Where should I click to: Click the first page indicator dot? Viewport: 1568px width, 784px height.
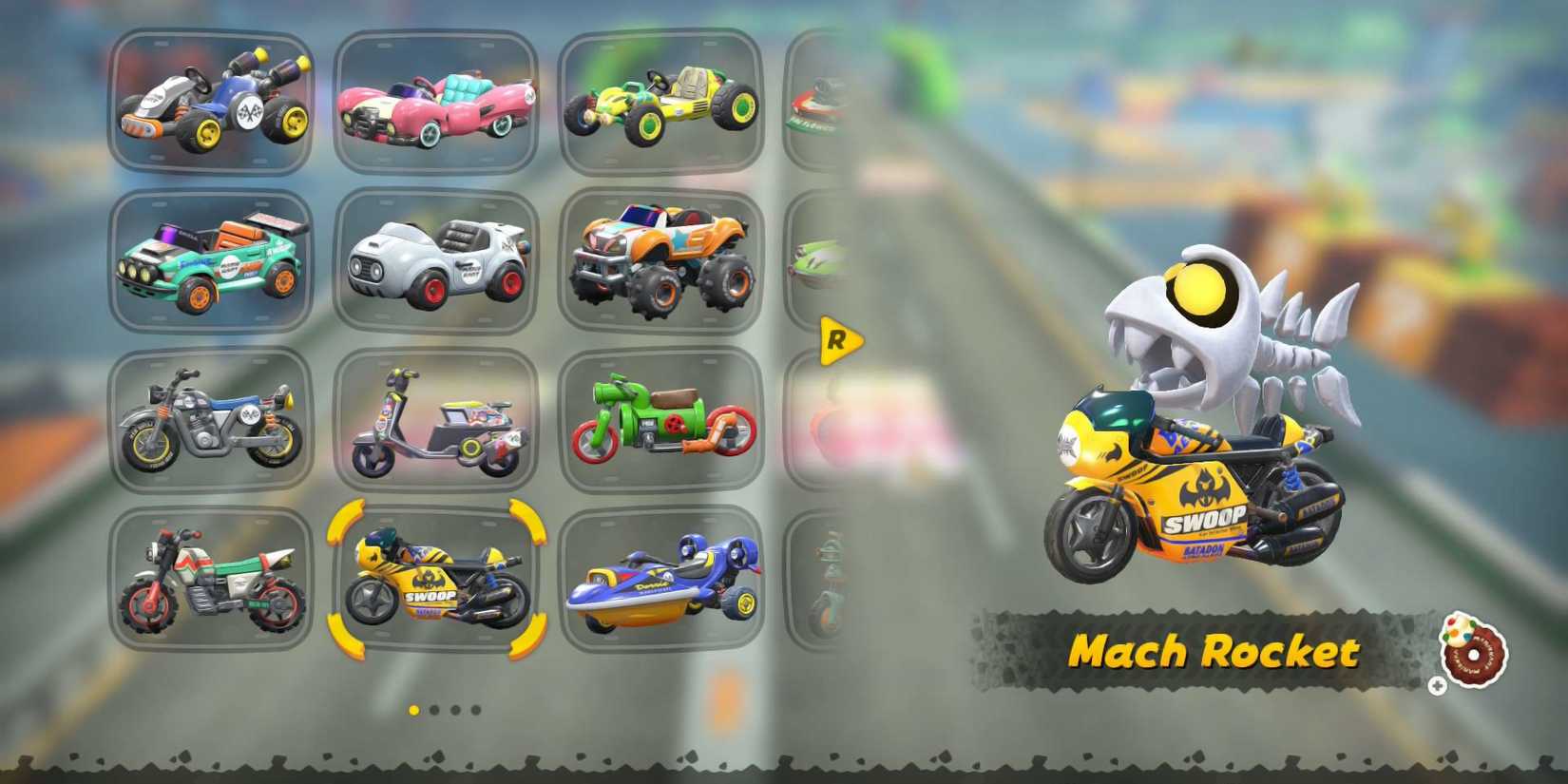[413, 708]
